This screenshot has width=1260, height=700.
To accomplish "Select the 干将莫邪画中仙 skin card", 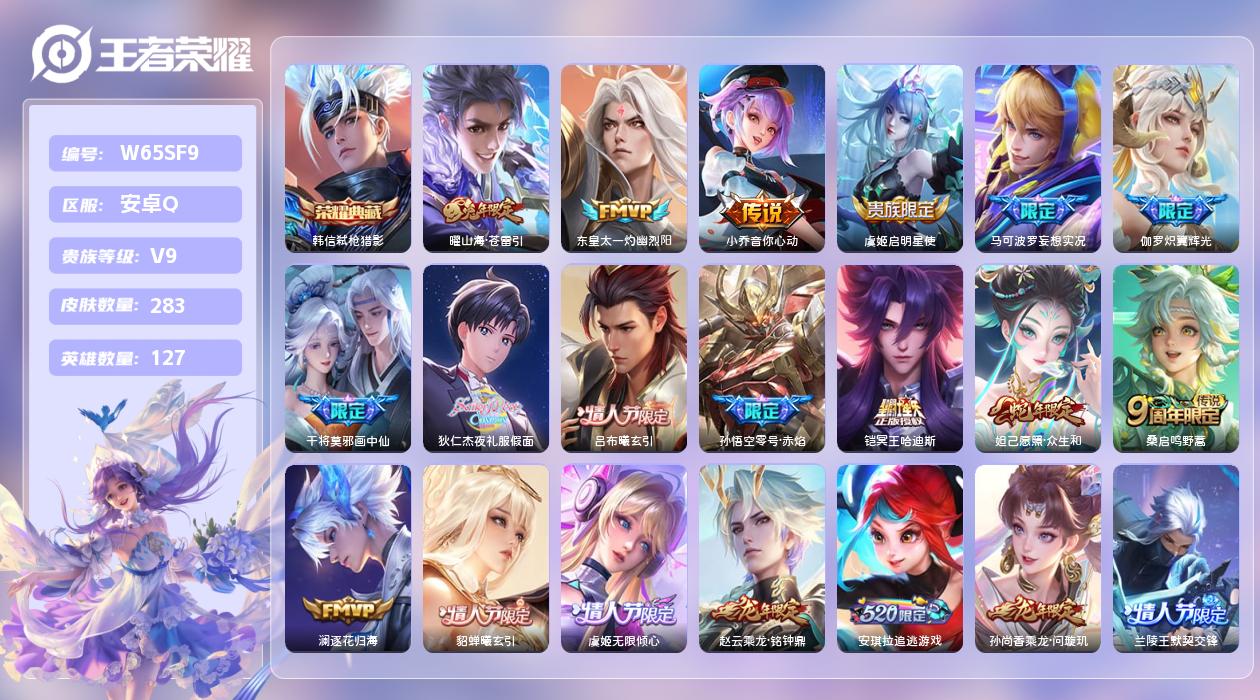I will coord(348,358).
